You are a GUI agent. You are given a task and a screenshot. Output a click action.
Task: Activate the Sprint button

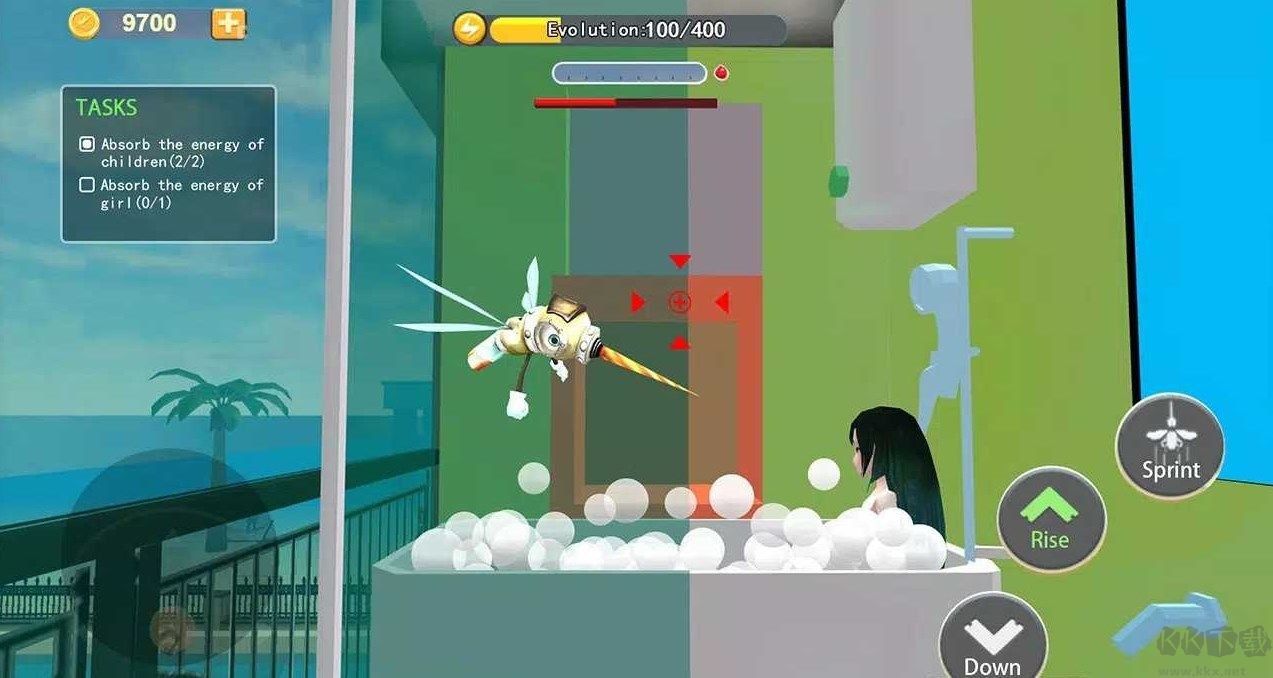[x=1170, y=445]
